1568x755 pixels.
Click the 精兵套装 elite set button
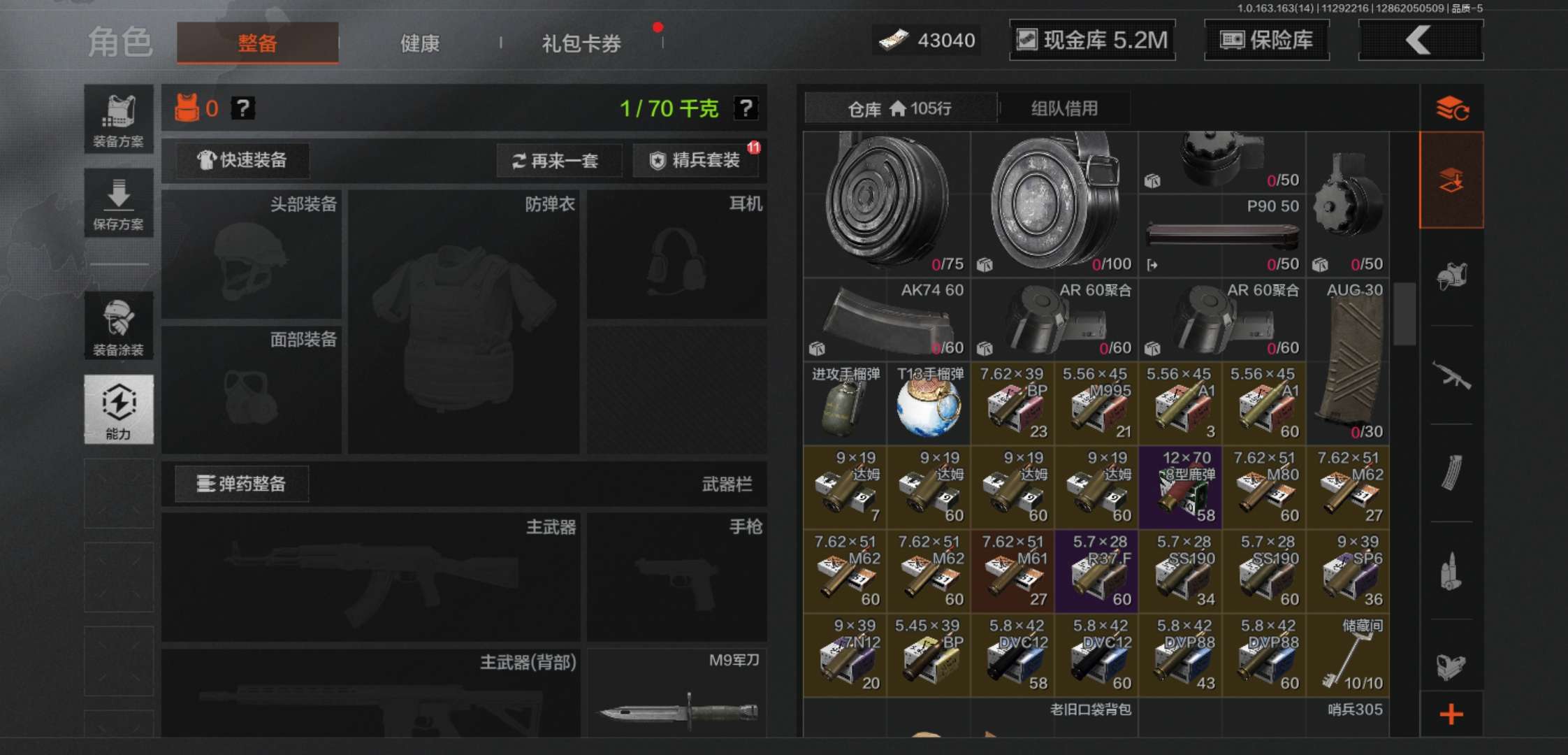coord(695,161)
